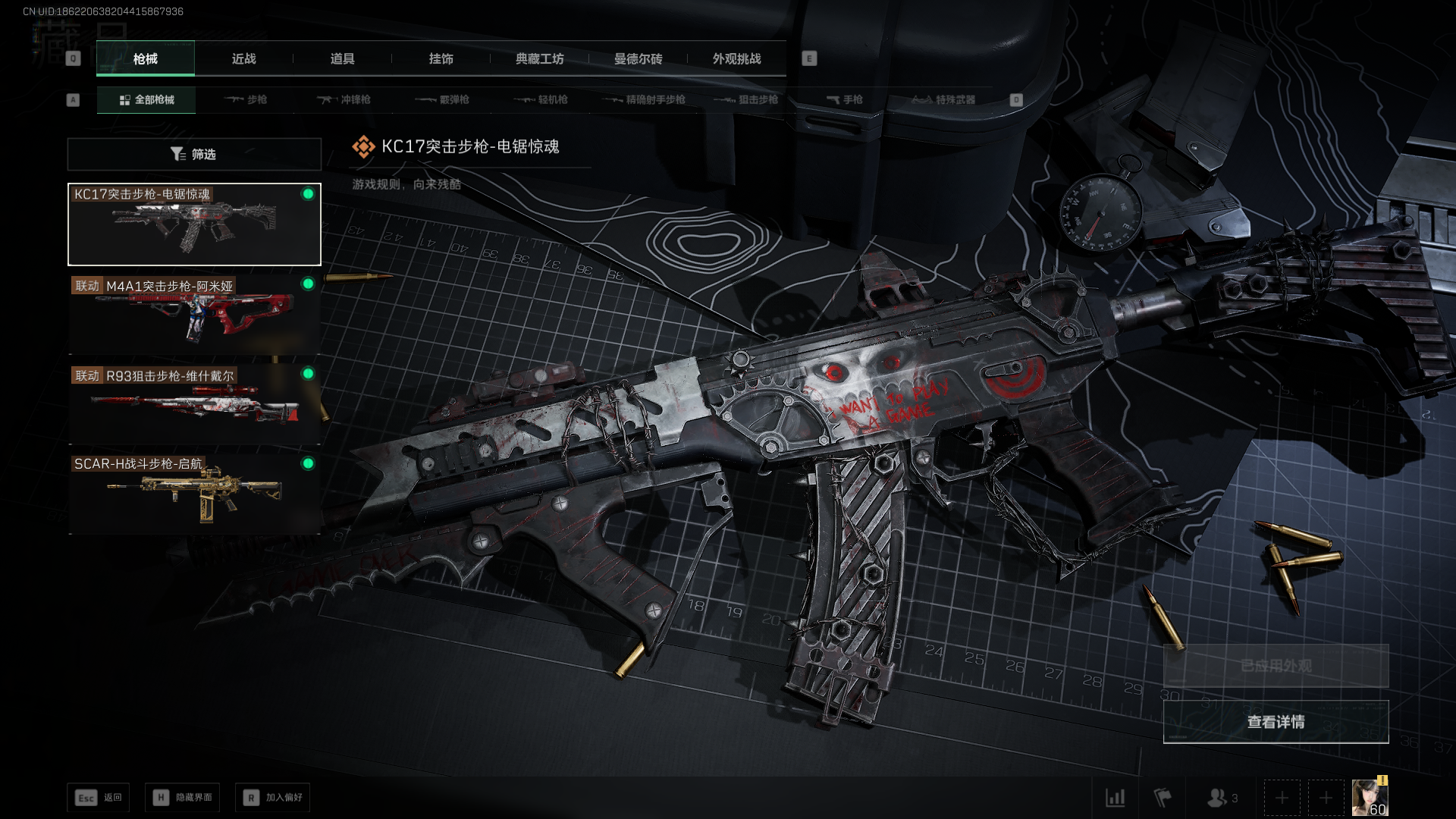
Task: Go to the 典藏工坊 tab
Action: (x=539, y=58)
